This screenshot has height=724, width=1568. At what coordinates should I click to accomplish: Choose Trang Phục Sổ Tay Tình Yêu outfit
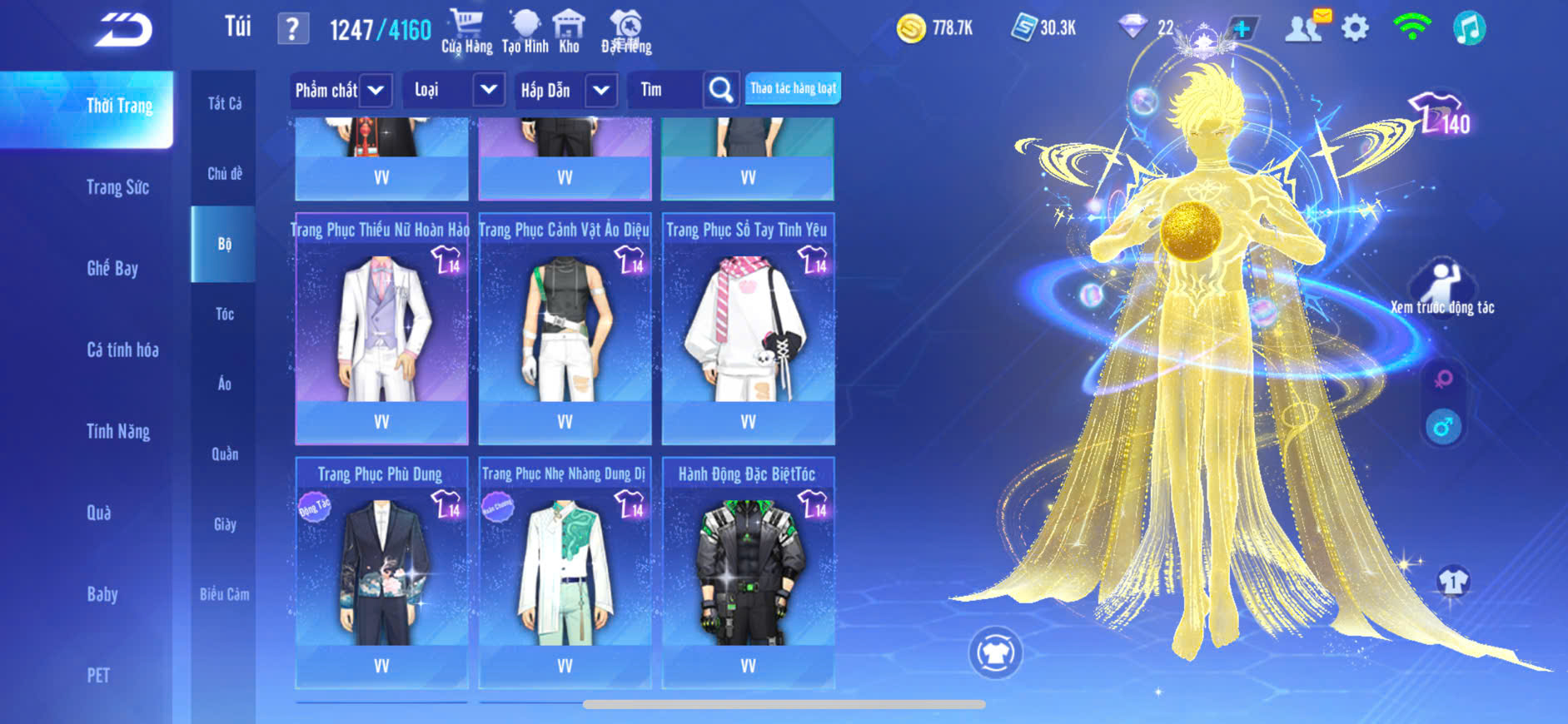[748, 329]
